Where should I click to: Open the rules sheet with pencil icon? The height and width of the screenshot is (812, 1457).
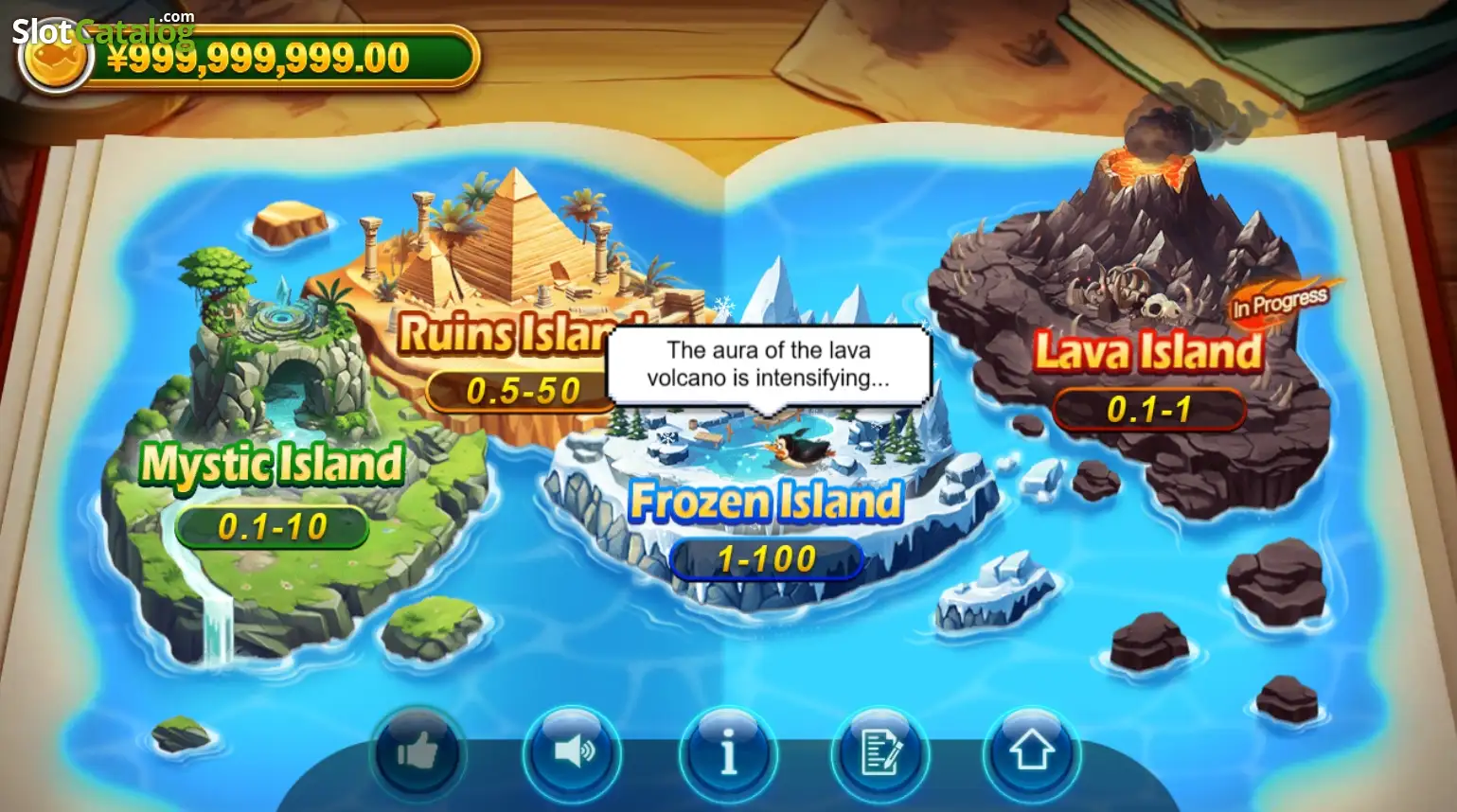pyautogui.click(x=881, y=750)
